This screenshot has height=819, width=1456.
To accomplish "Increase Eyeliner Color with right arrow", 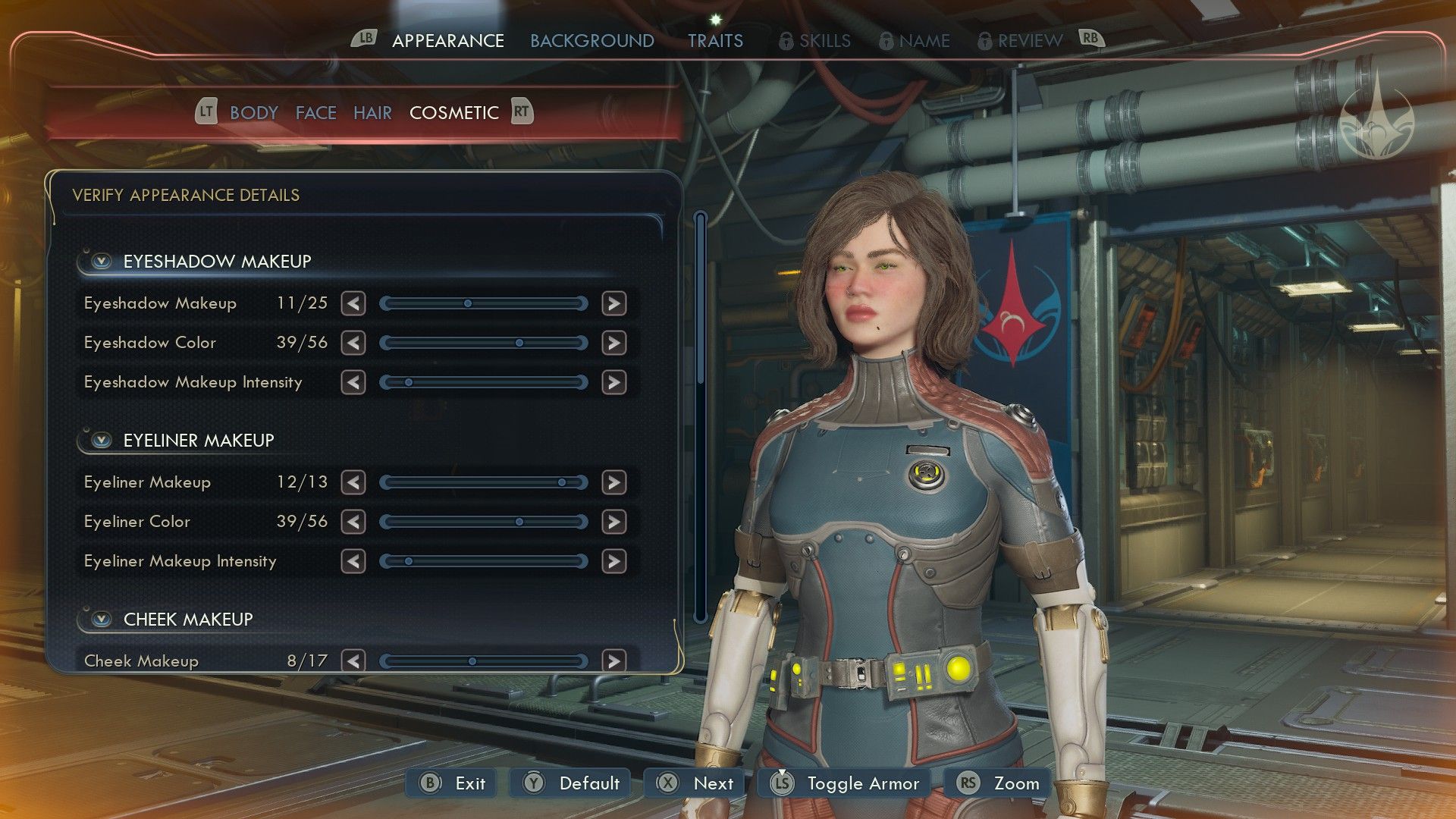I will click(613, 522).
